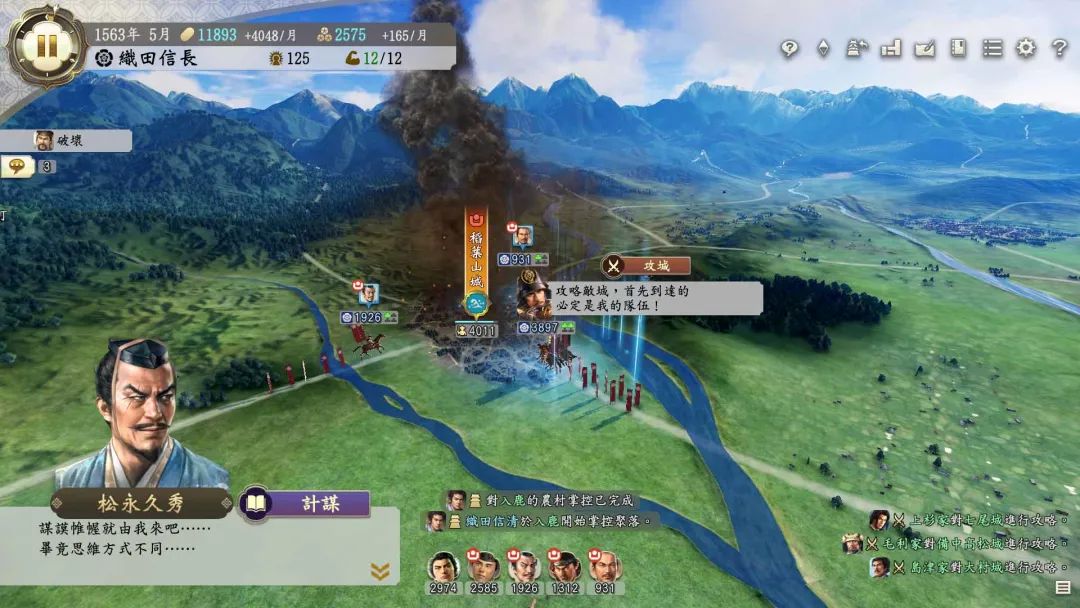Open the map-with-brush toolbar icon
The height and width of the screenshot is (608, 1080).
pyautogui.click(x=925, y=48)
